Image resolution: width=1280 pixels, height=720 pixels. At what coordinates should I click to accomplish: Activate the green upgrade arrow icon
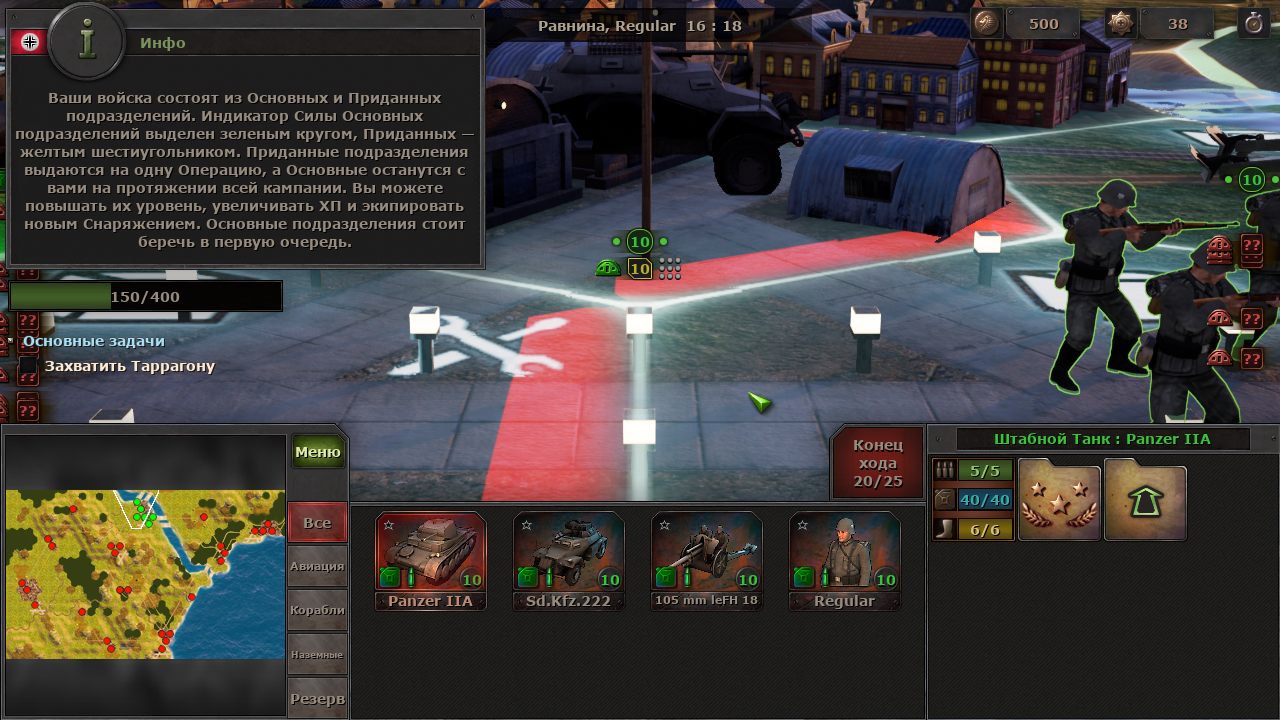pos(1145,500)
